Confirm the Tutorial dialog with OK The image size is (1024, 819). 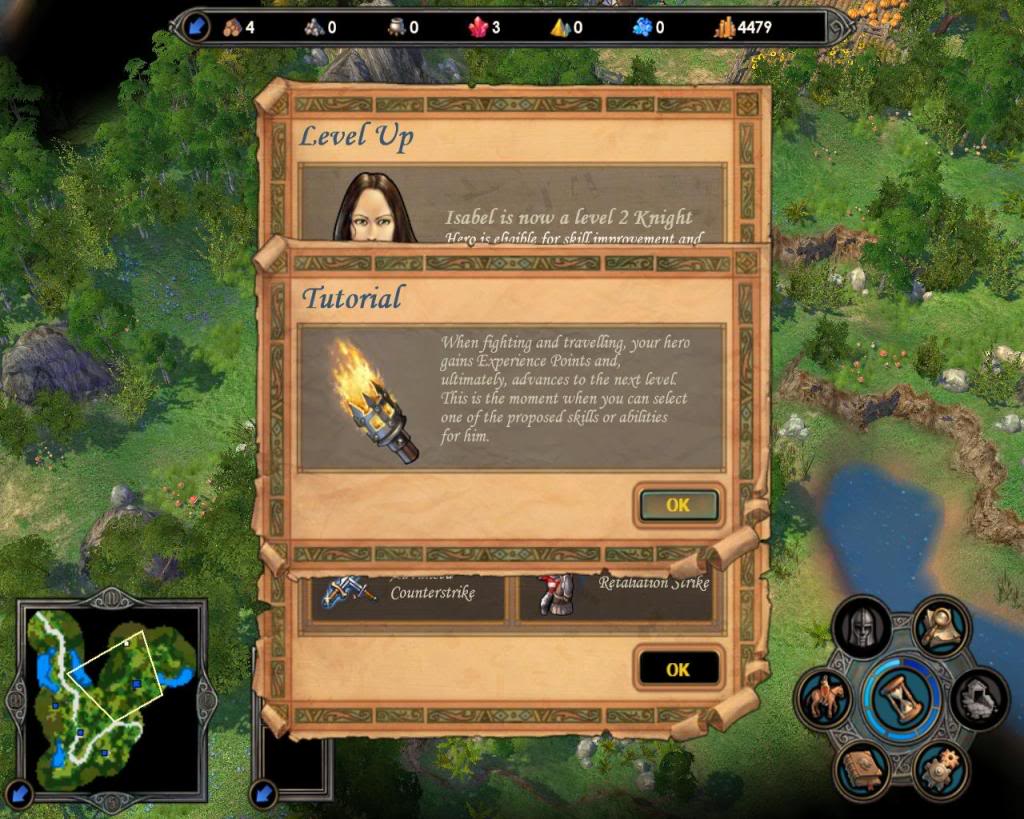tap(678, 506)
